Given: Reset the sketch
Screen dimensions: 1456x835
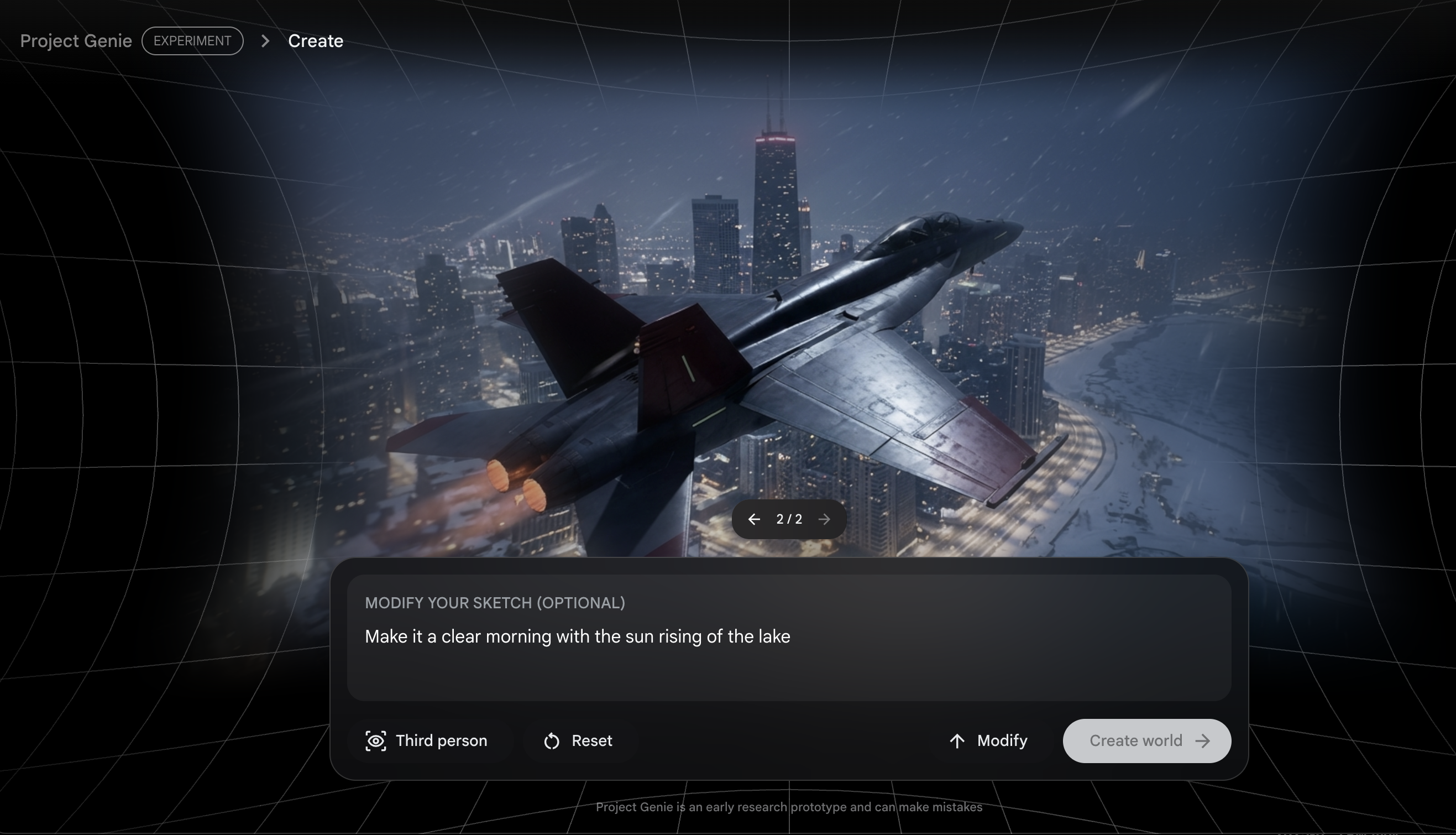Looking at the screenshot, I should pos(578,740).
